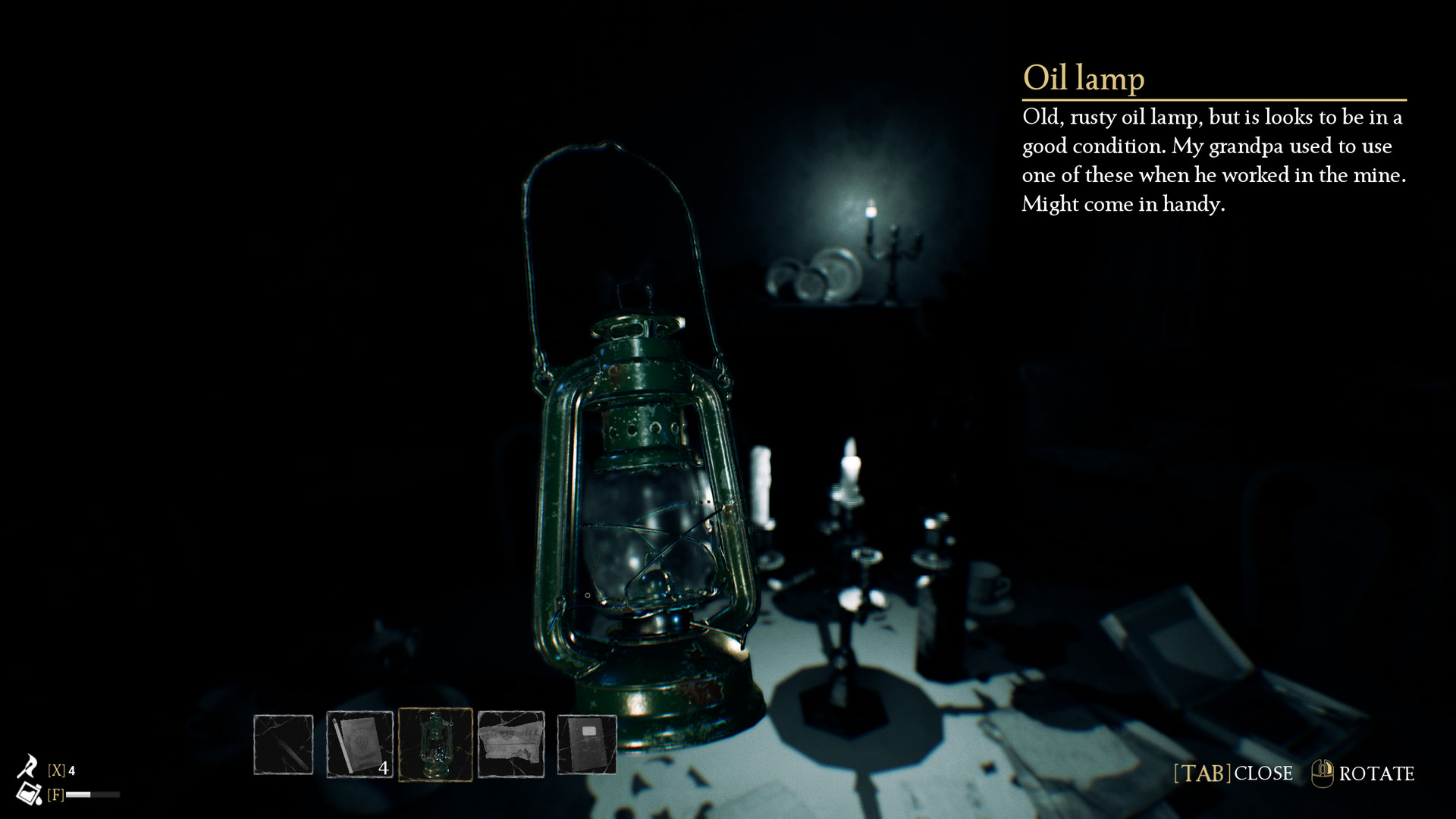Image resolution: width=1456 pixels, height=819 pixels.
Task: Click the Oil lamp title header
Action: coord(1083,77)
